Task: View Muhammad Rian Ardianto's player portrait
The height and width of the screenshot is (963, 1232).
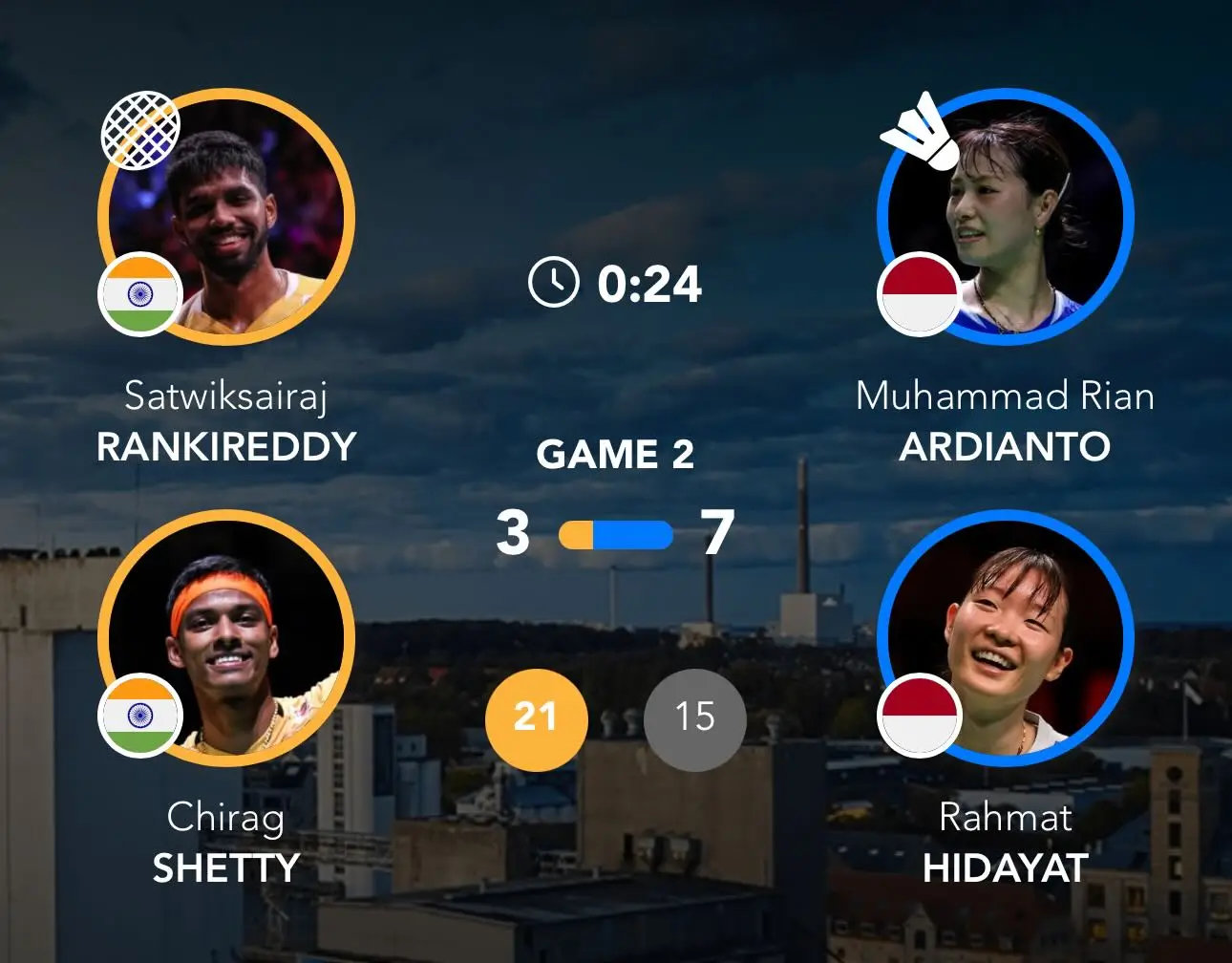Action: (1006, 217)
